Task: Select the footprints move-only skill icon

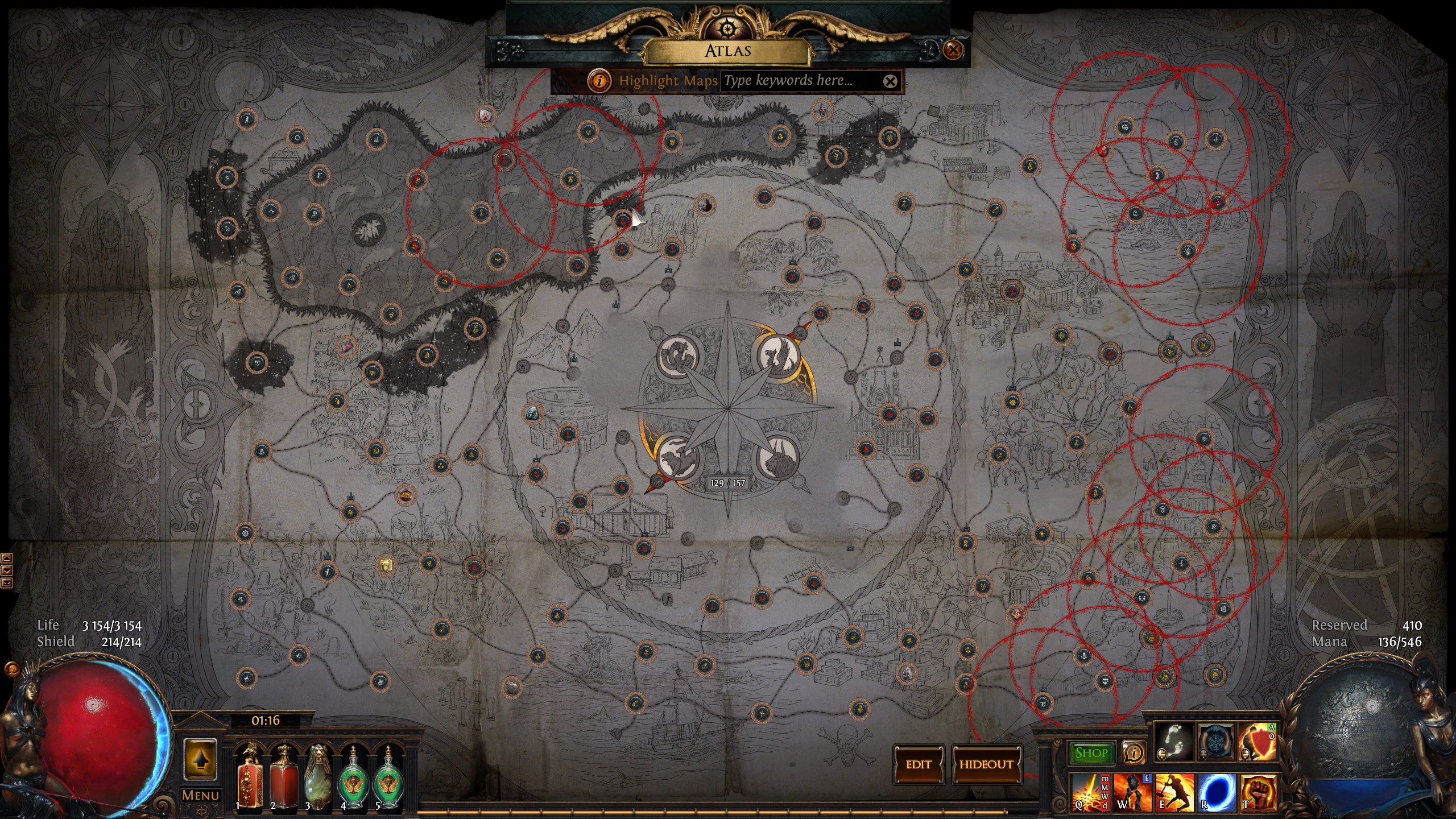Action: [x=1174, y=742]
